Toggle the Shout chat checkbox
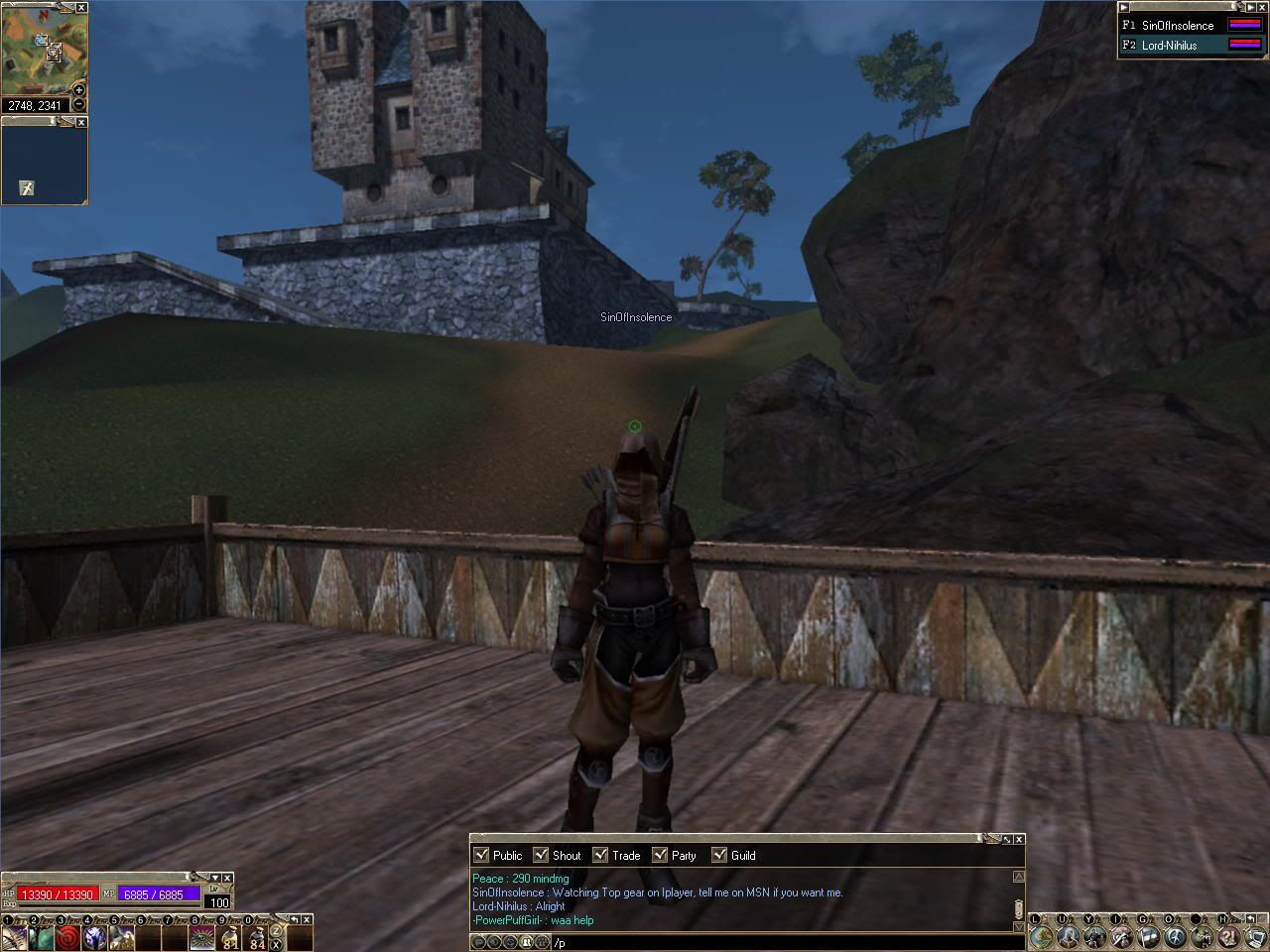The height and width of the screenshot is (952, 1270). click(541, 855)
